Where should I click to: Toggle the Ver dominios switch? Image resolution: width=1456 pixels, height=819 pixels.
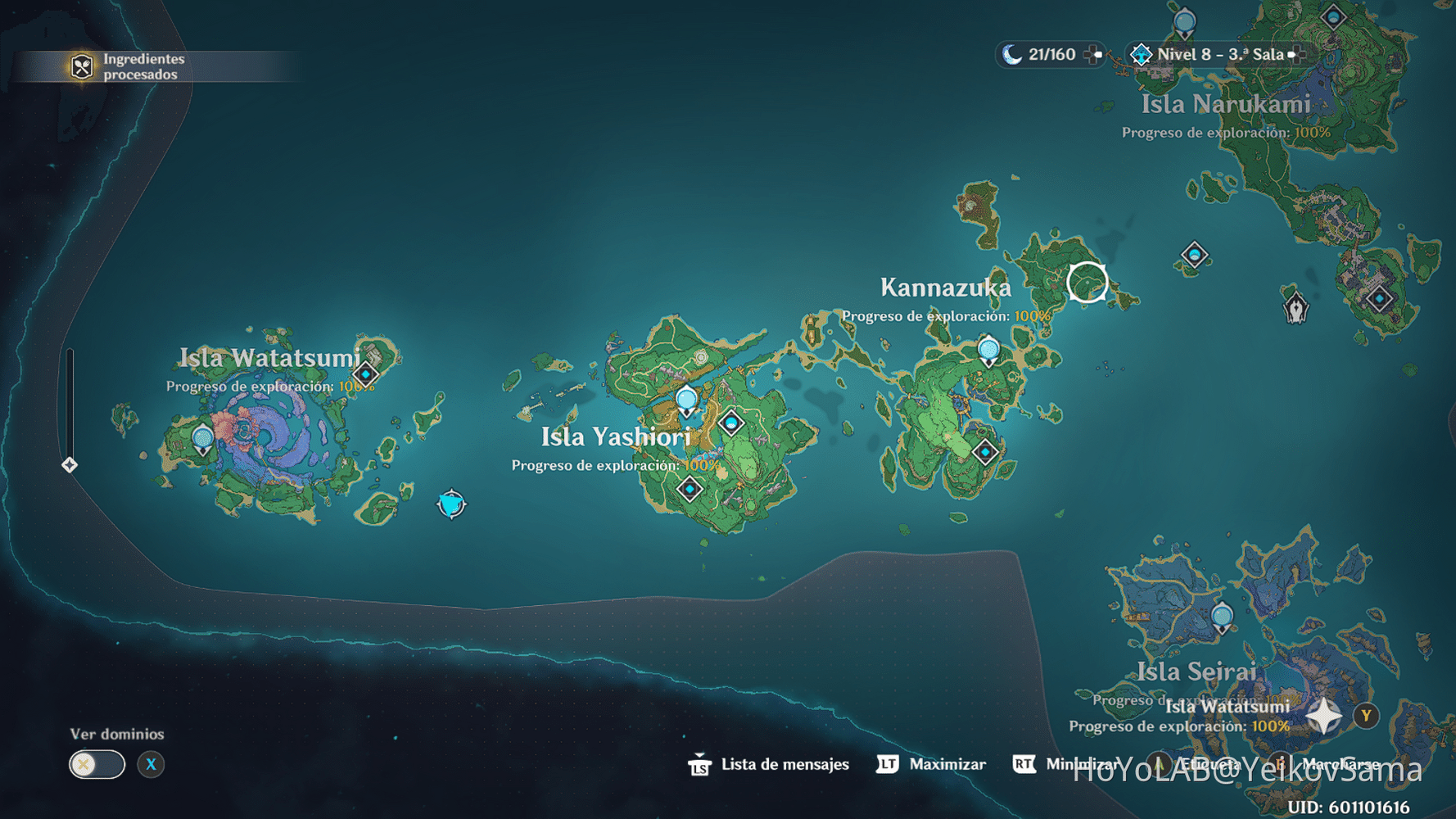pyautogui.click(x=97, y=763)
